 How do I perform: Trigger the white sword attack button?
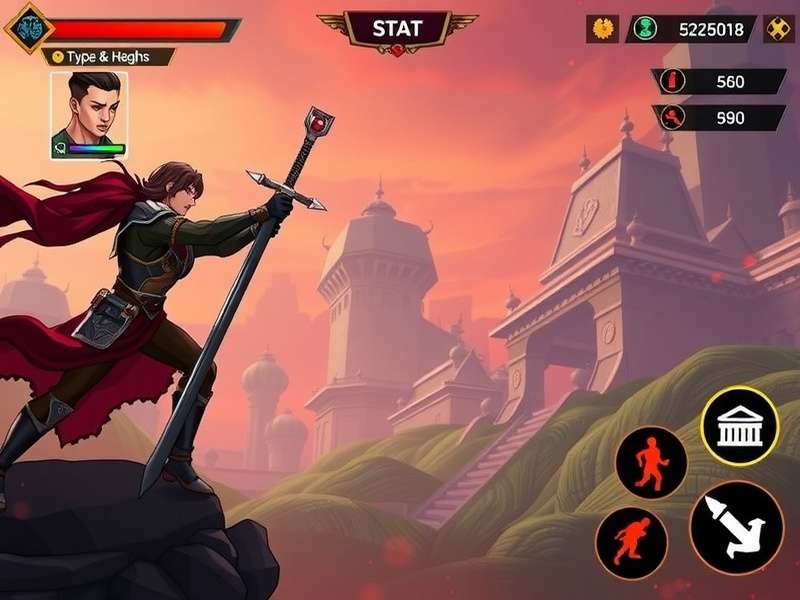pos(735,527)
